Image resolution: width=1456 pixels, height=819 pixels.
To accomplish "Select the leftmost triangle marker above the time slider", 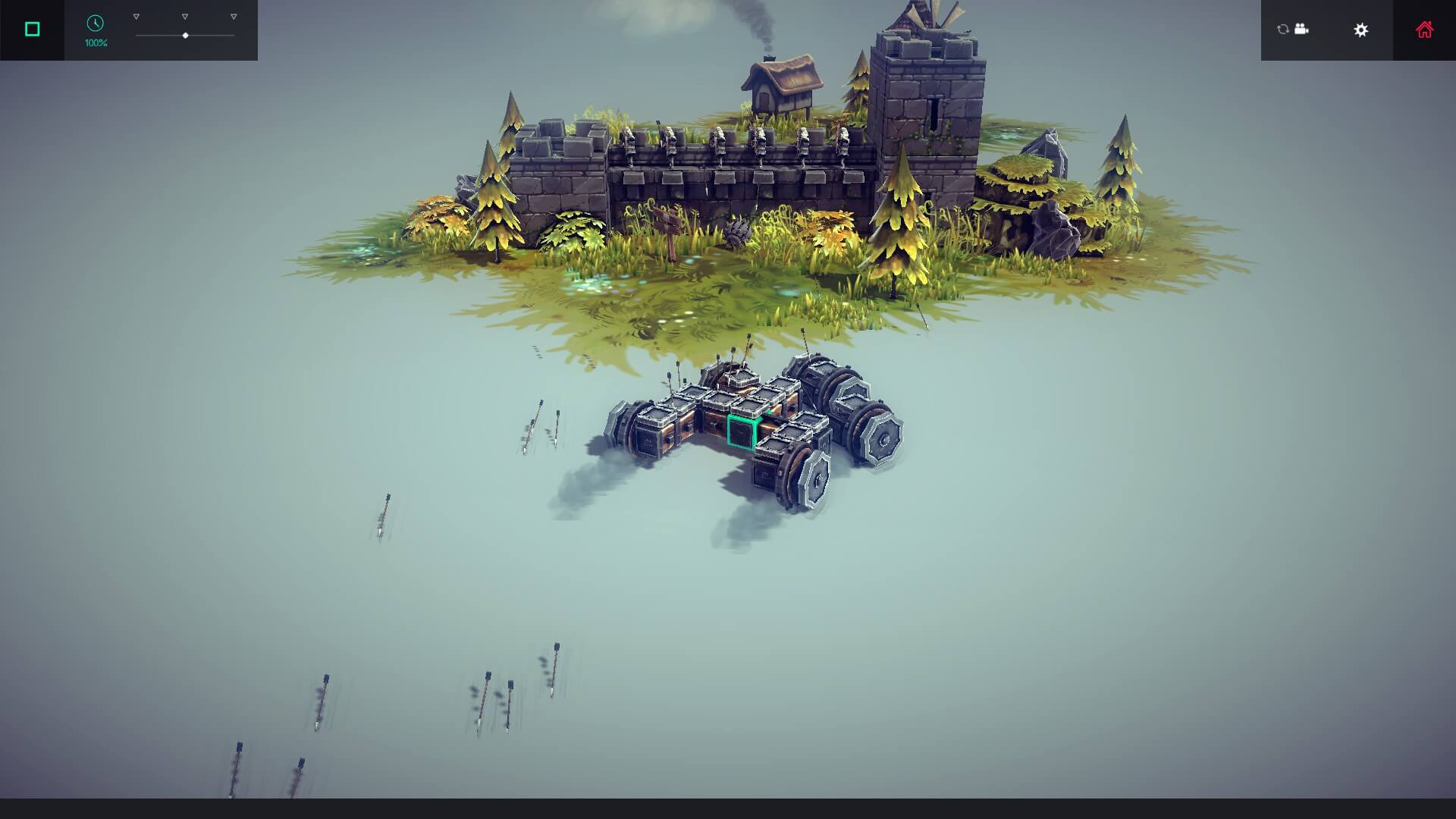I will pos(136,14).
